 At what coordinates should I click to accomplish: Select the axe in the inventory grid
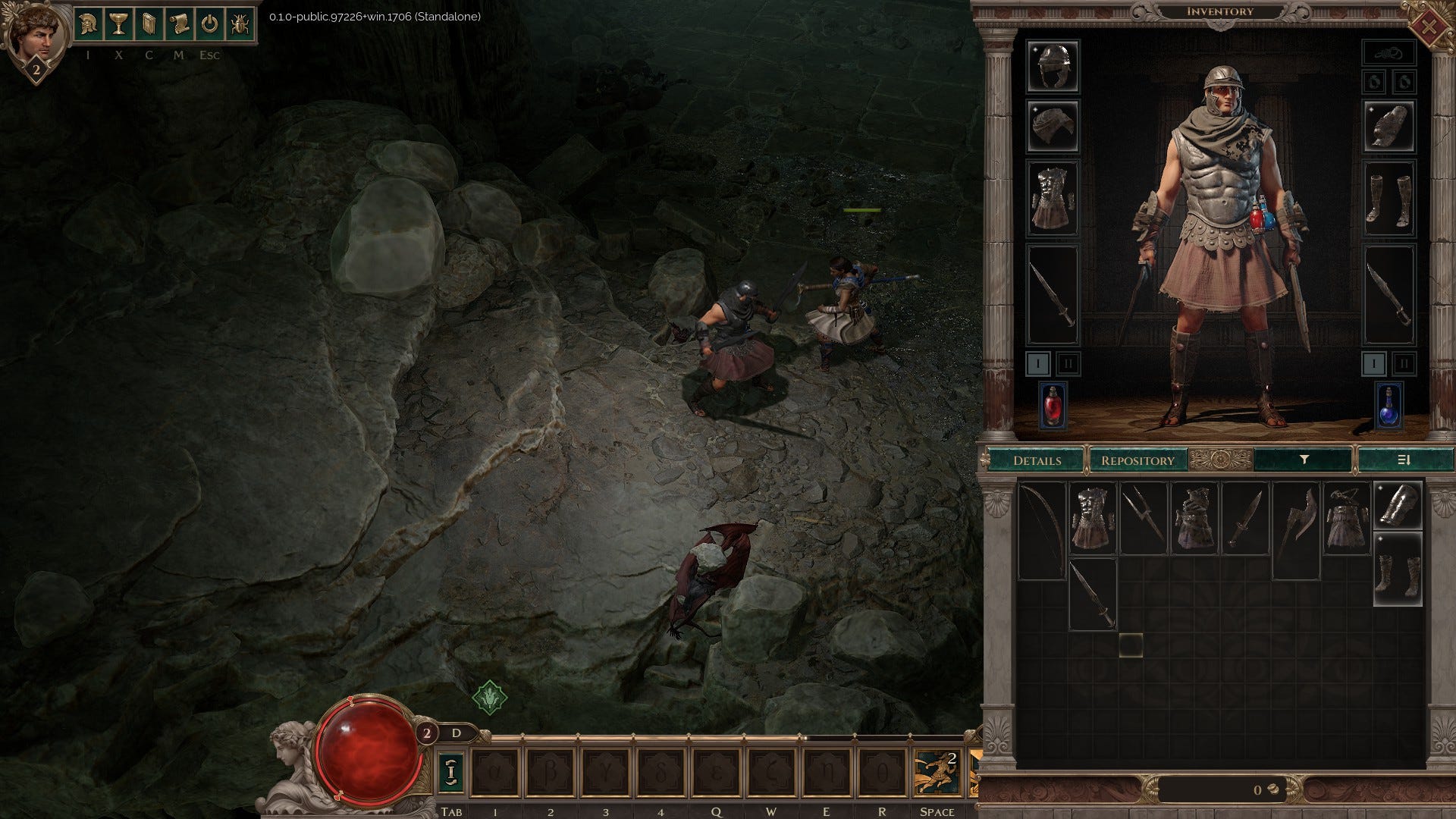(1296, 531)
